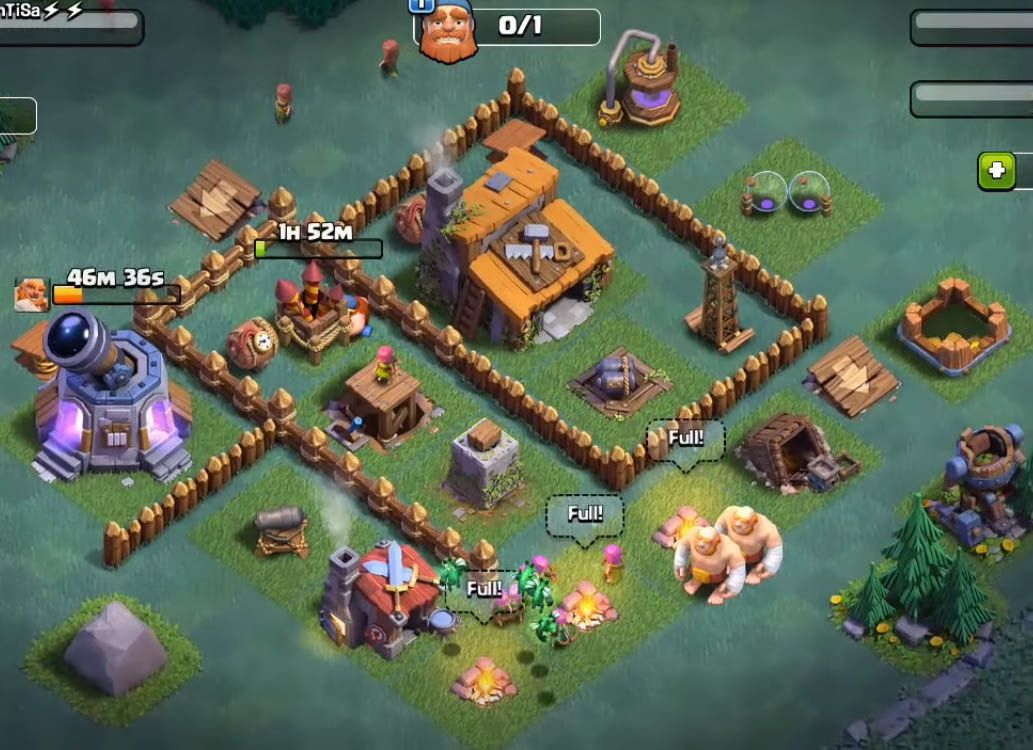Open the player name profile bar
Screen dimensions: 1033x750
[68, 24]
